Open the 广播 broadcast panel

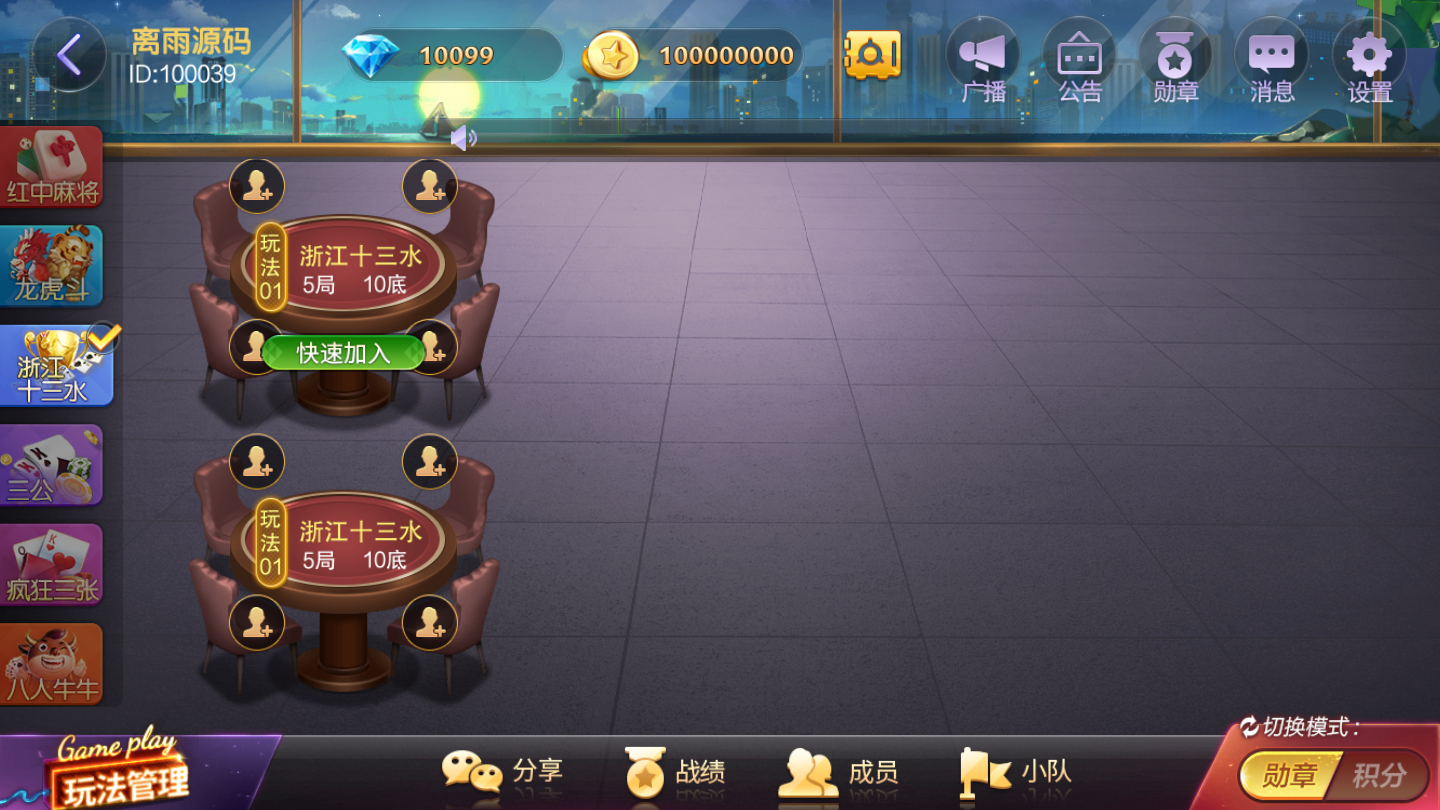982,60
